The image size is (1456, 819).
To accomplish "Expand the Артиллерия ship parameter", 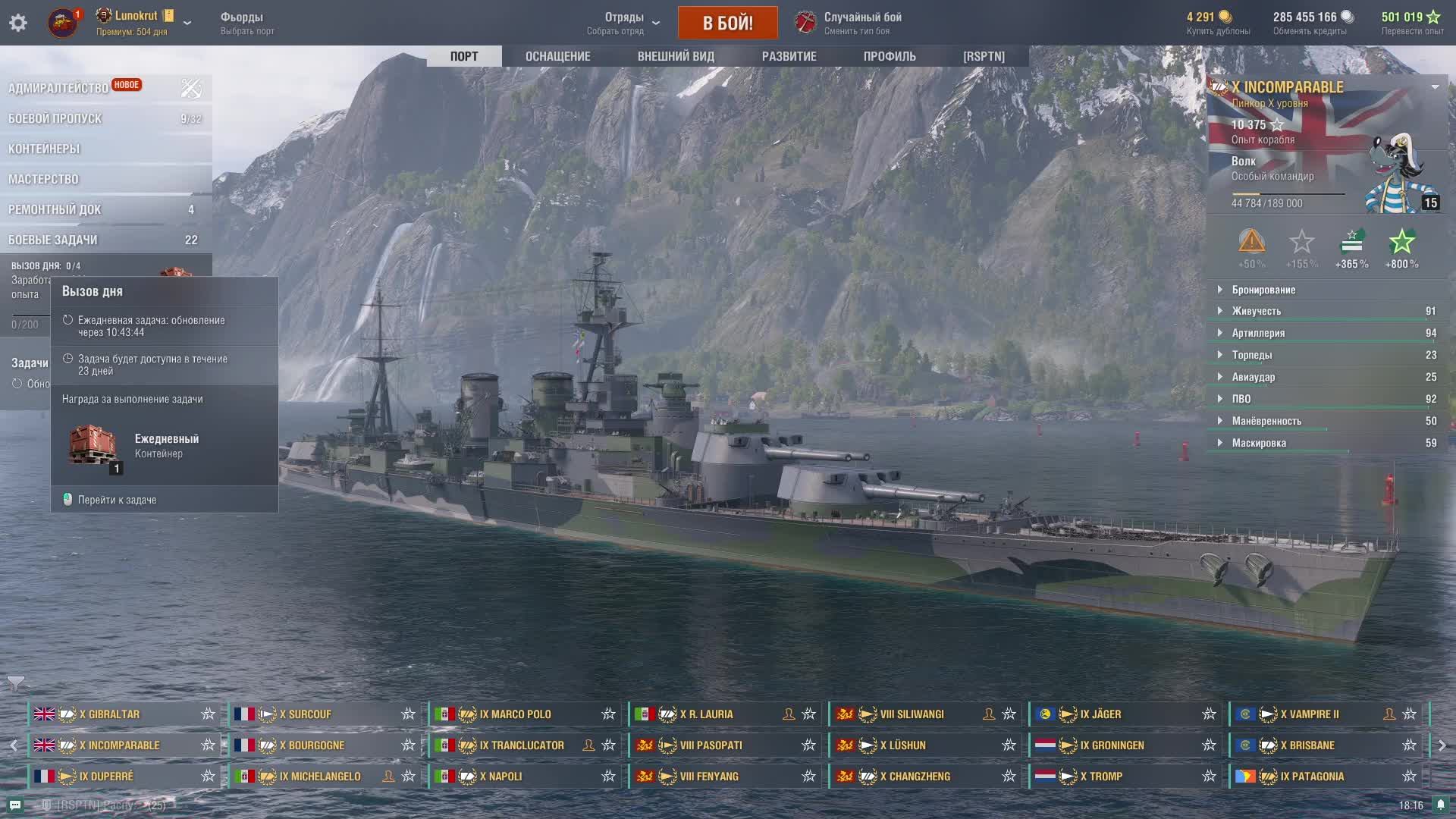I will point(1258,333).
